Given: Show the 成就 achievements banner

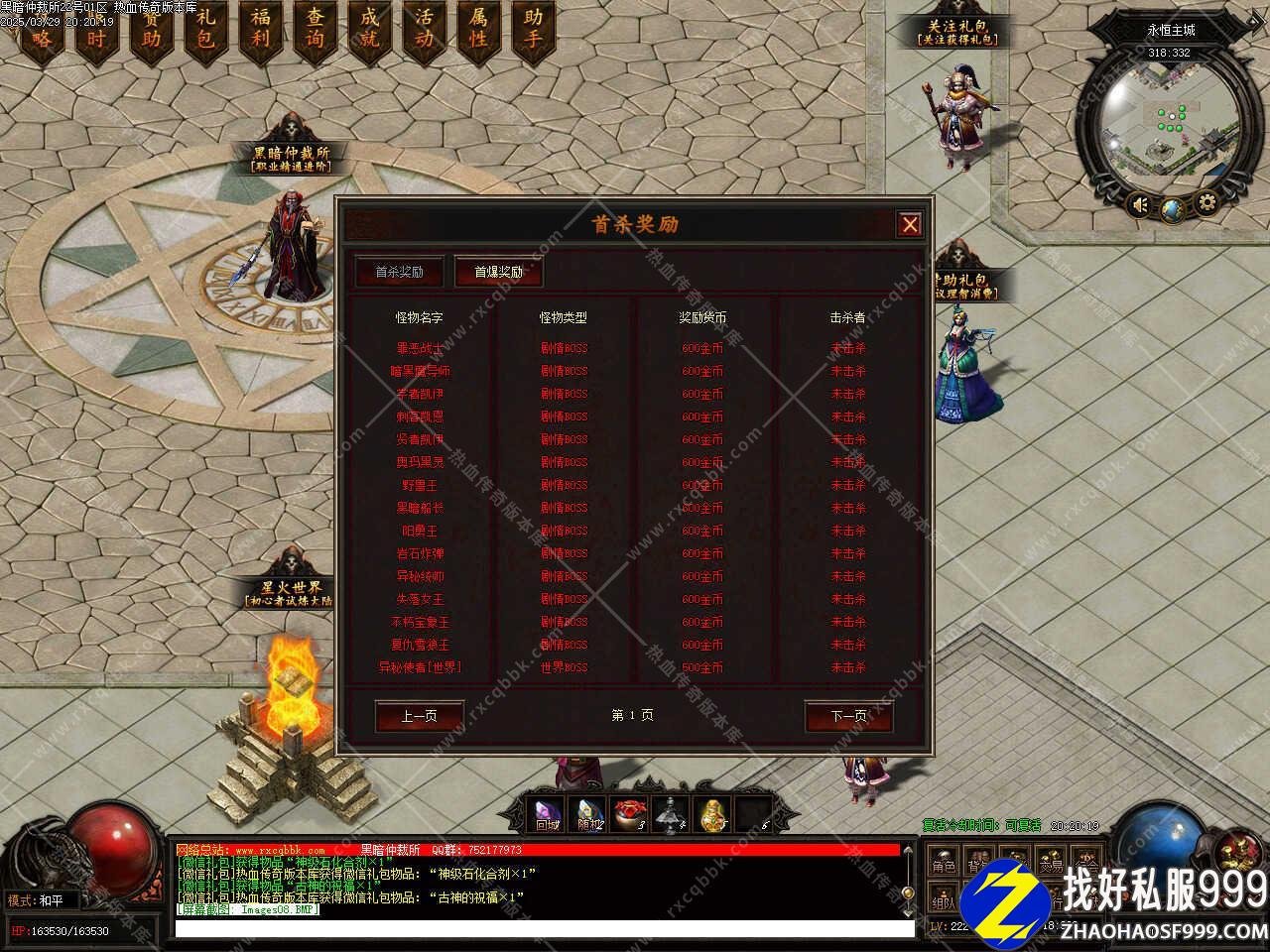Looking at the screenshot, I should click(369, 30).
